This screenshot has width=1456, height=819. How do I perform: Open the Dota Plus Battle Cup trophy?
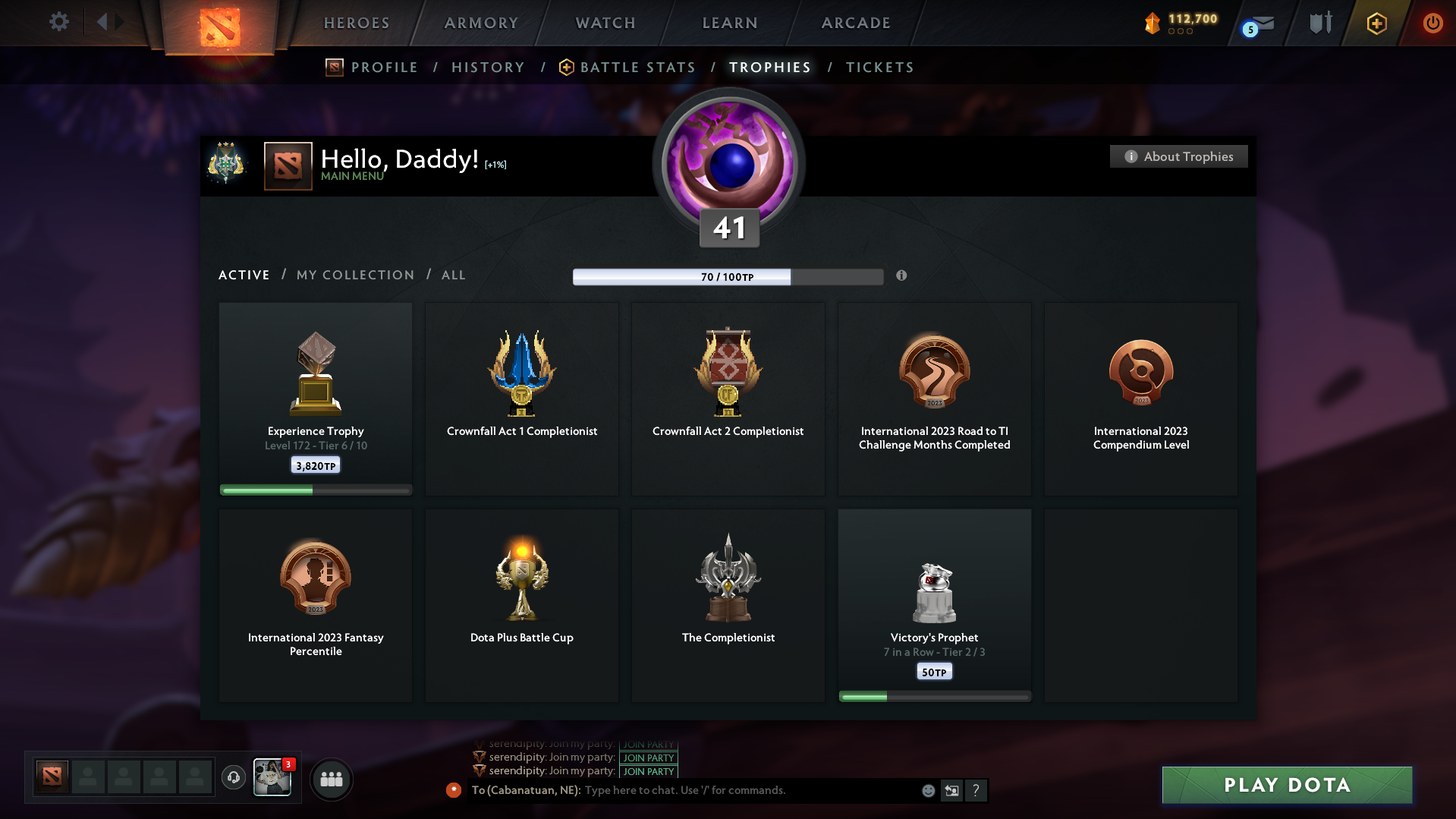pyautogui.click(x=521, y=592)
